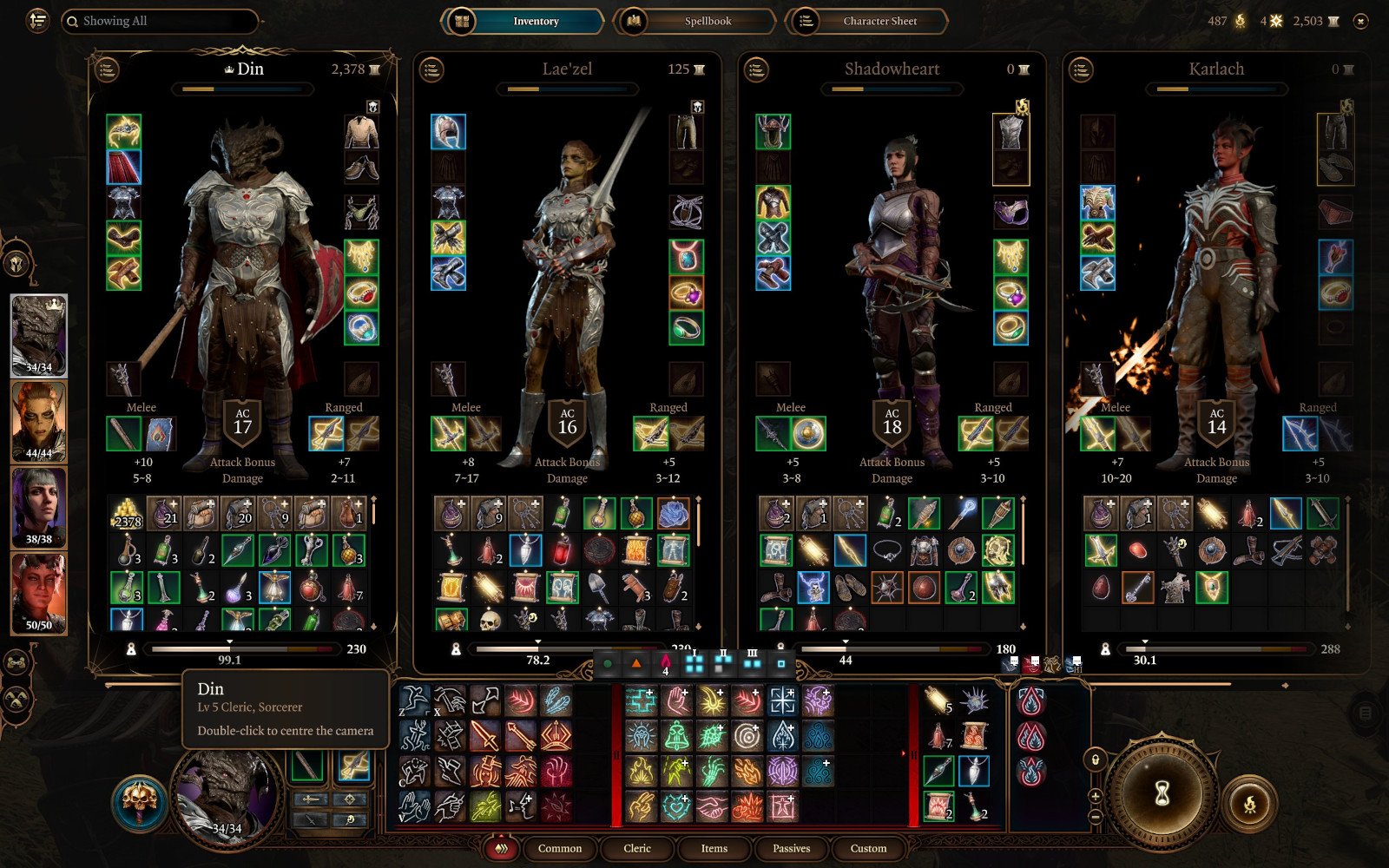
Task: Select Lae'zel's equipped helmet slot
Action: [448, 132]
